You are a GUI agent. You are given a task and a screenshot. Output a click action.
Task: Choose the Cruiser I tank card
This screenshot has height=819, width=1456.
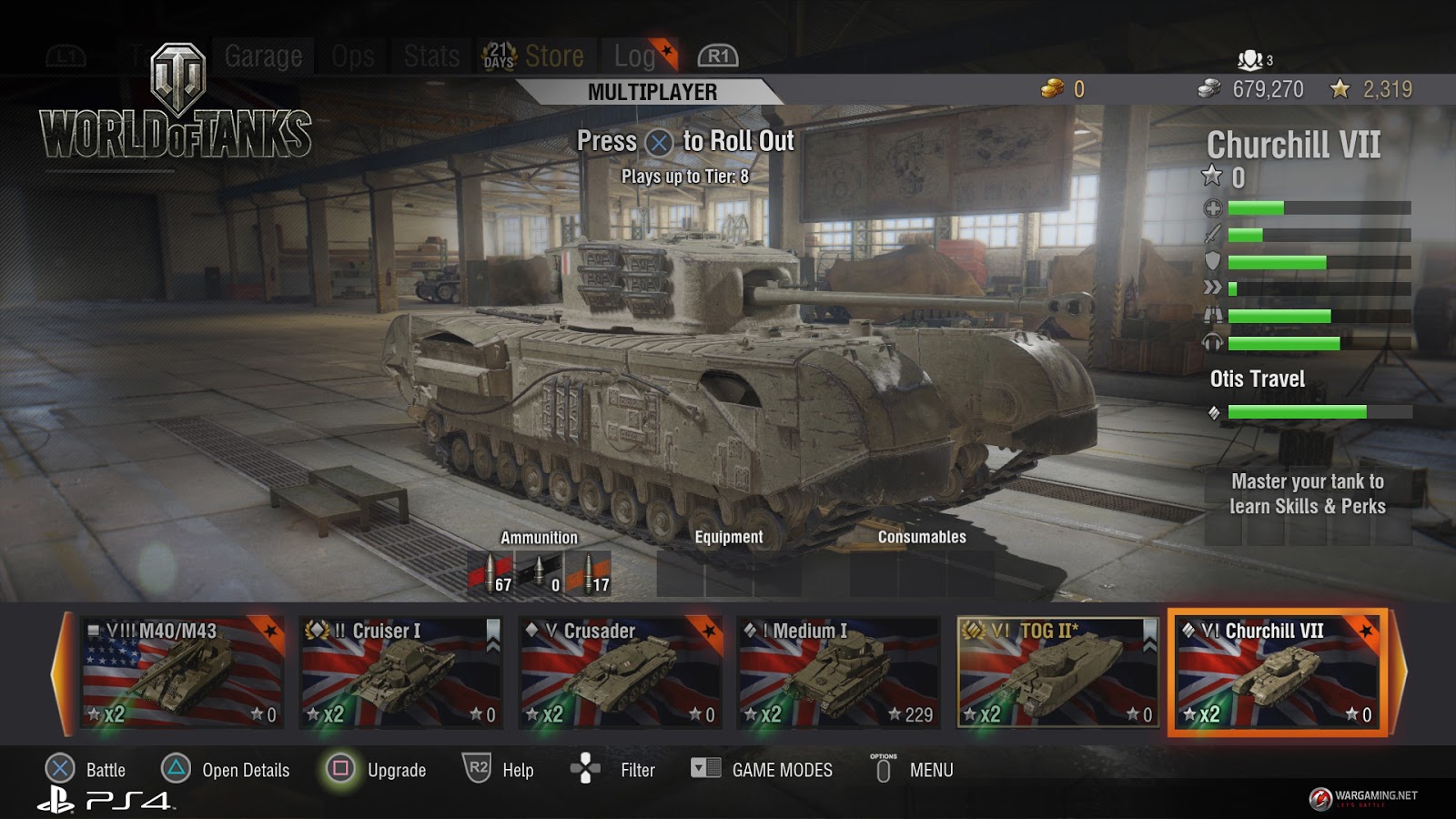(x=401, y=672)
